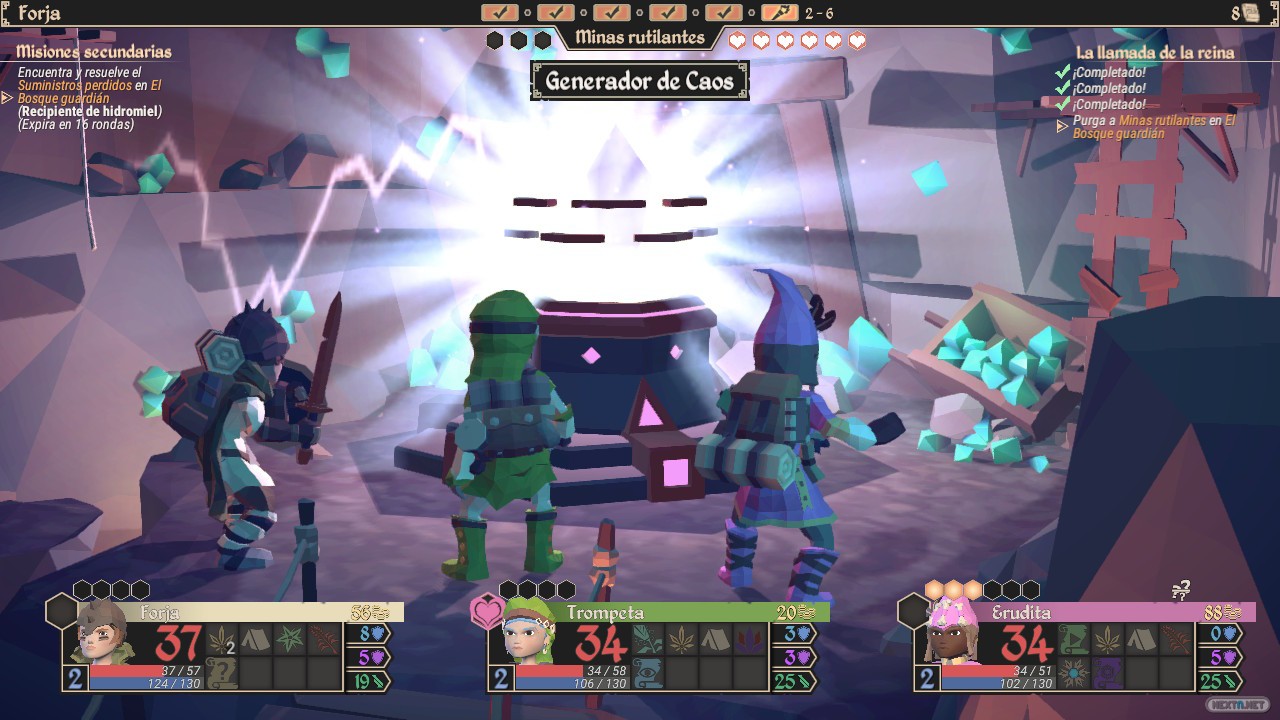Select the red fern item in Forja's inventory
This screenshot has width=1280, height=720.
pos(324,639)
